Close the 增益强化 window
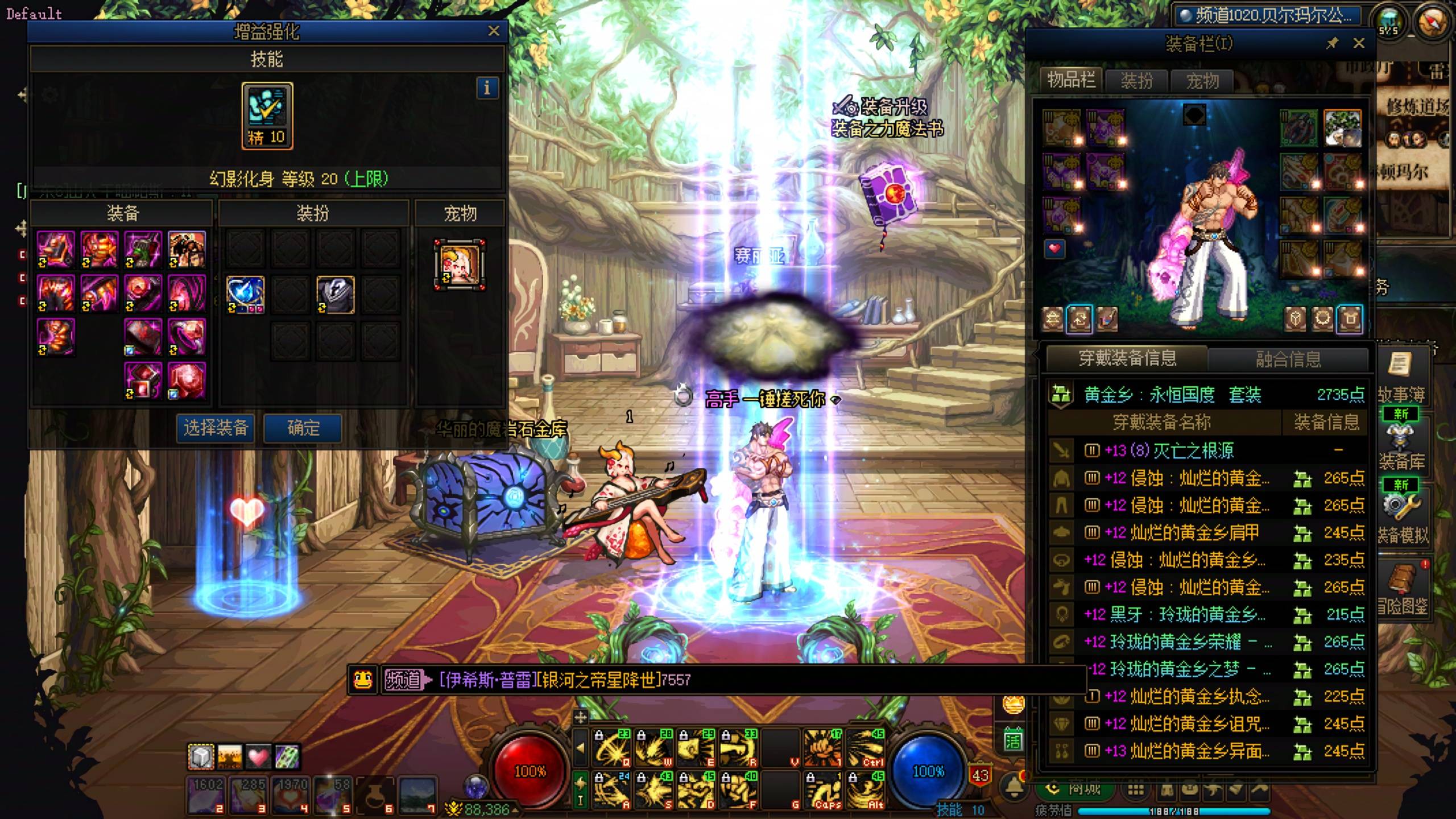 coord(494,31)
